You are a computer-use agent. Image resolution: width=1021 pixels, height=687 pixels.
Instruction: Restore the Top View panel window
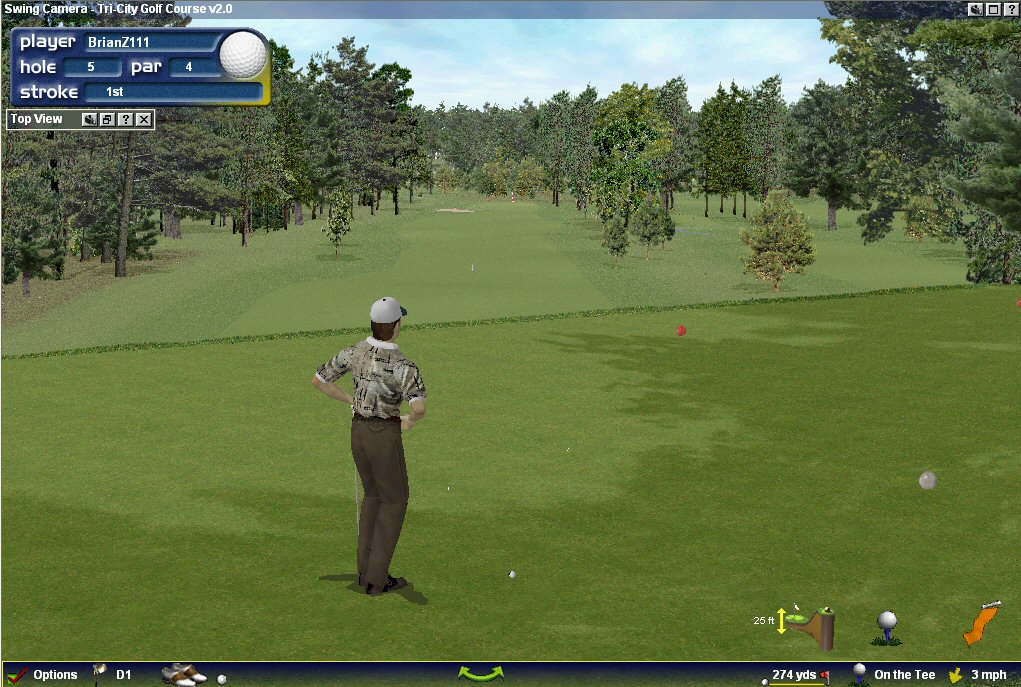107,120
